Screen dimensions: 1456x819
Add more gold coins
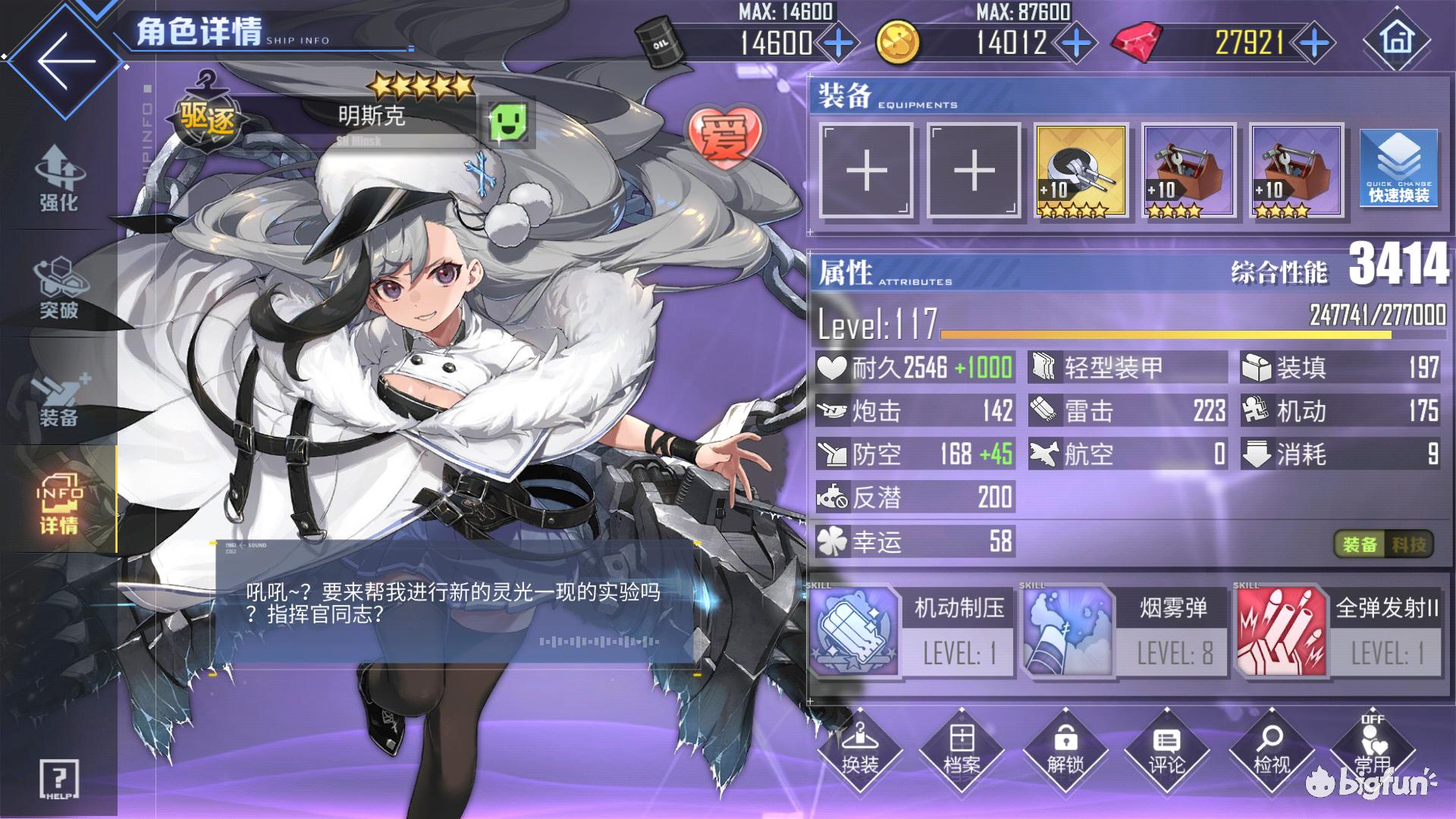click(x=1076, y=43)
